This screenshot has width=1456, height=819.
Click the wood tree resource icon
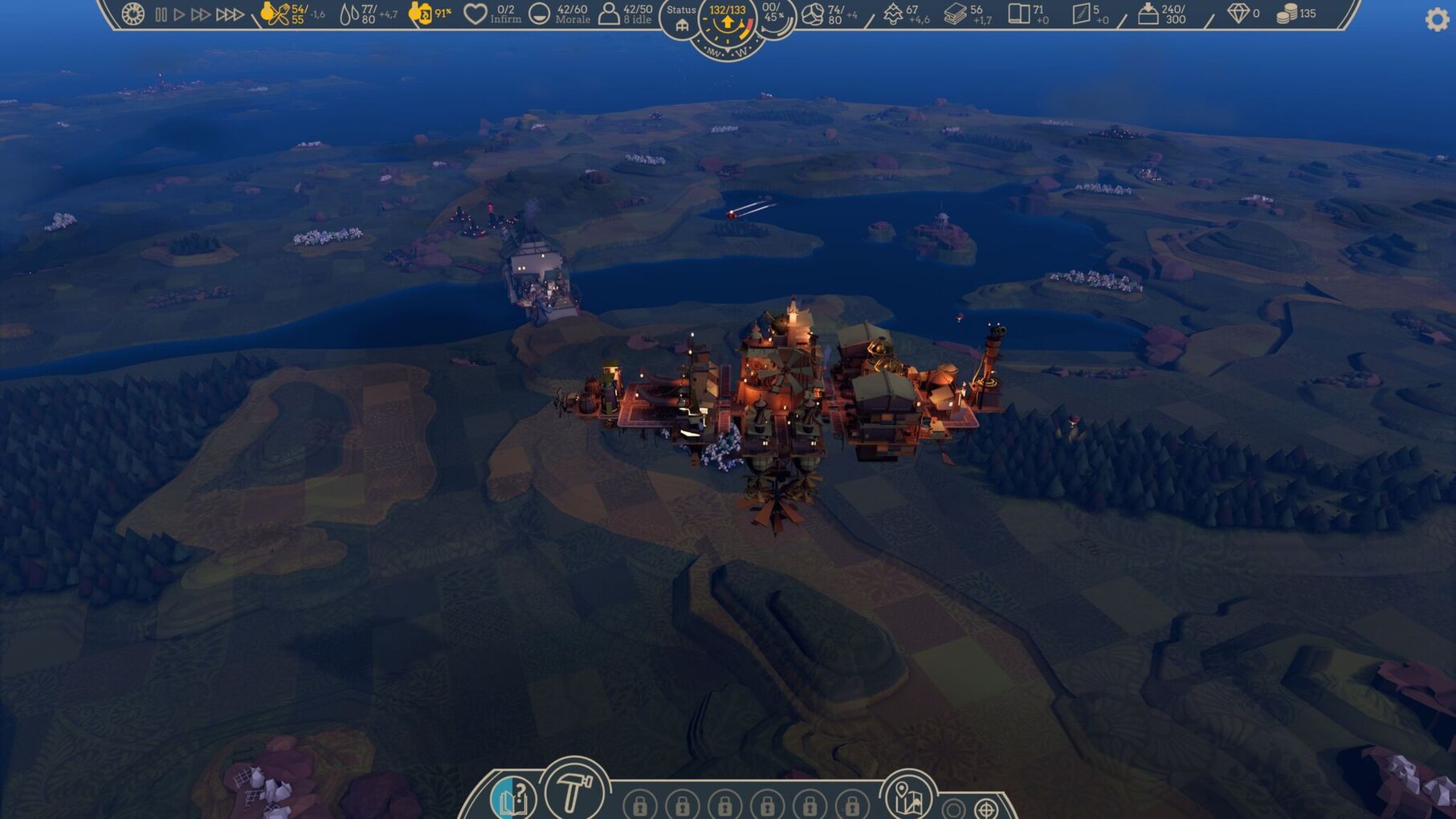tap(893, 14)
